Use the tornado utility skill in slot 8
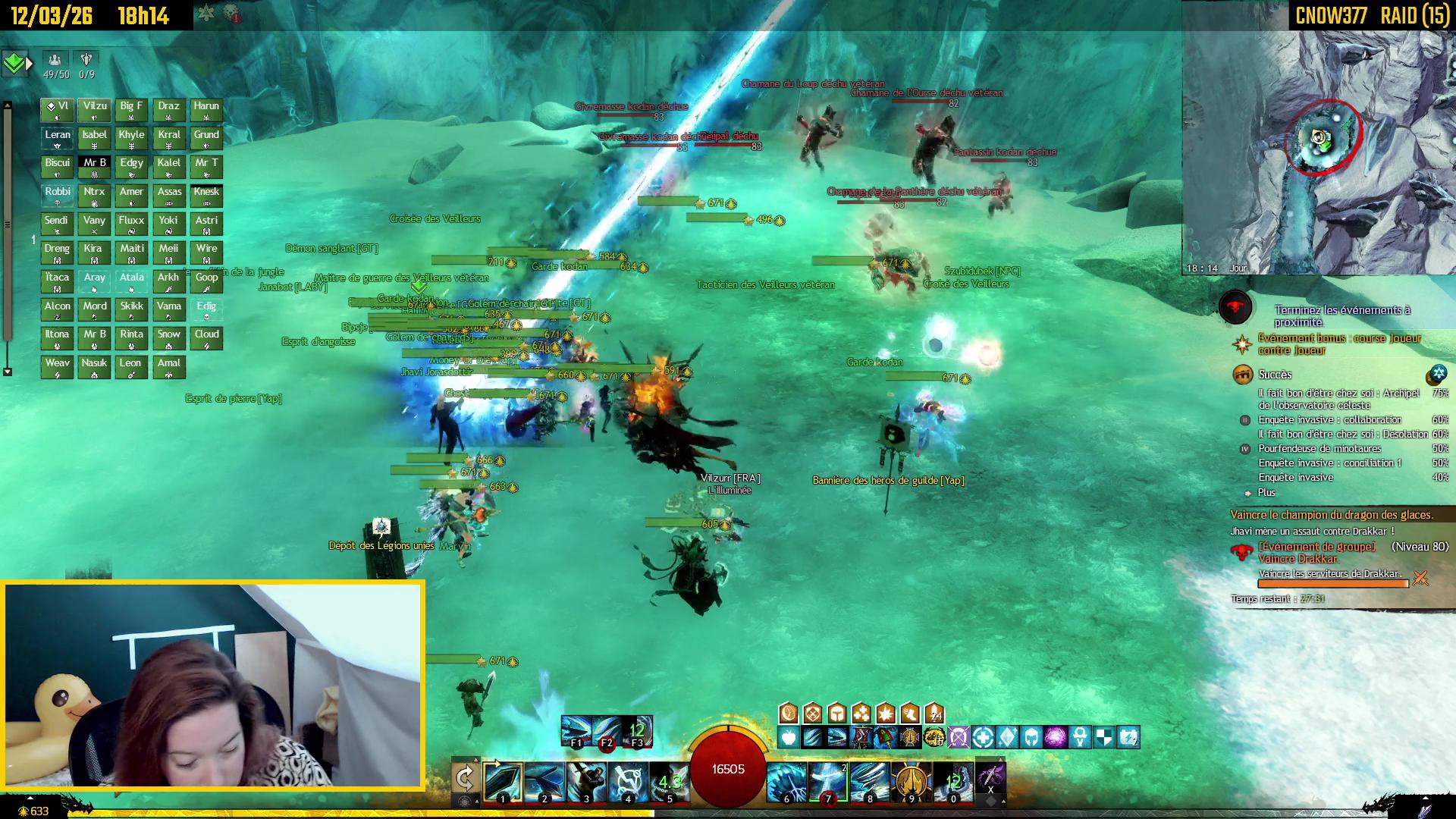1456x819 pixels. coord(870,781)
